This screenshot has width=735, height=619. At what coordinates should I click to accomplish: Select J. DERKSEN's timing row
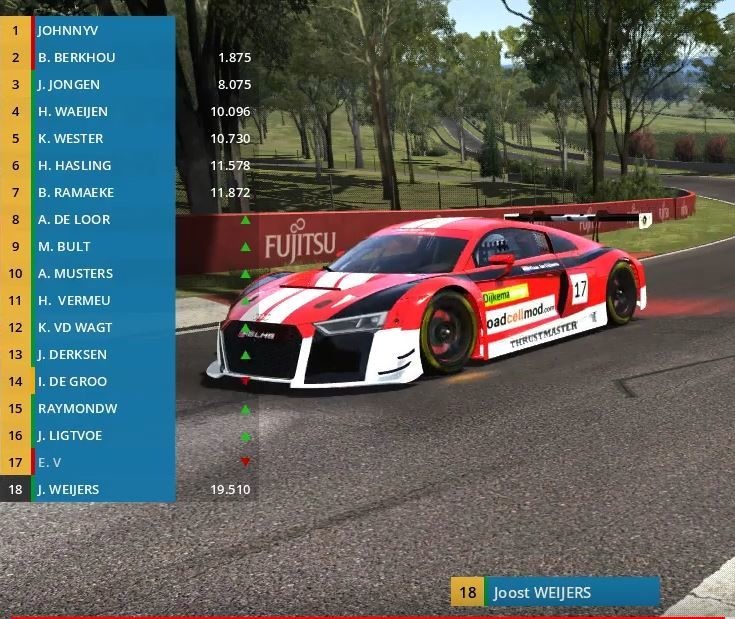(100, 354)
